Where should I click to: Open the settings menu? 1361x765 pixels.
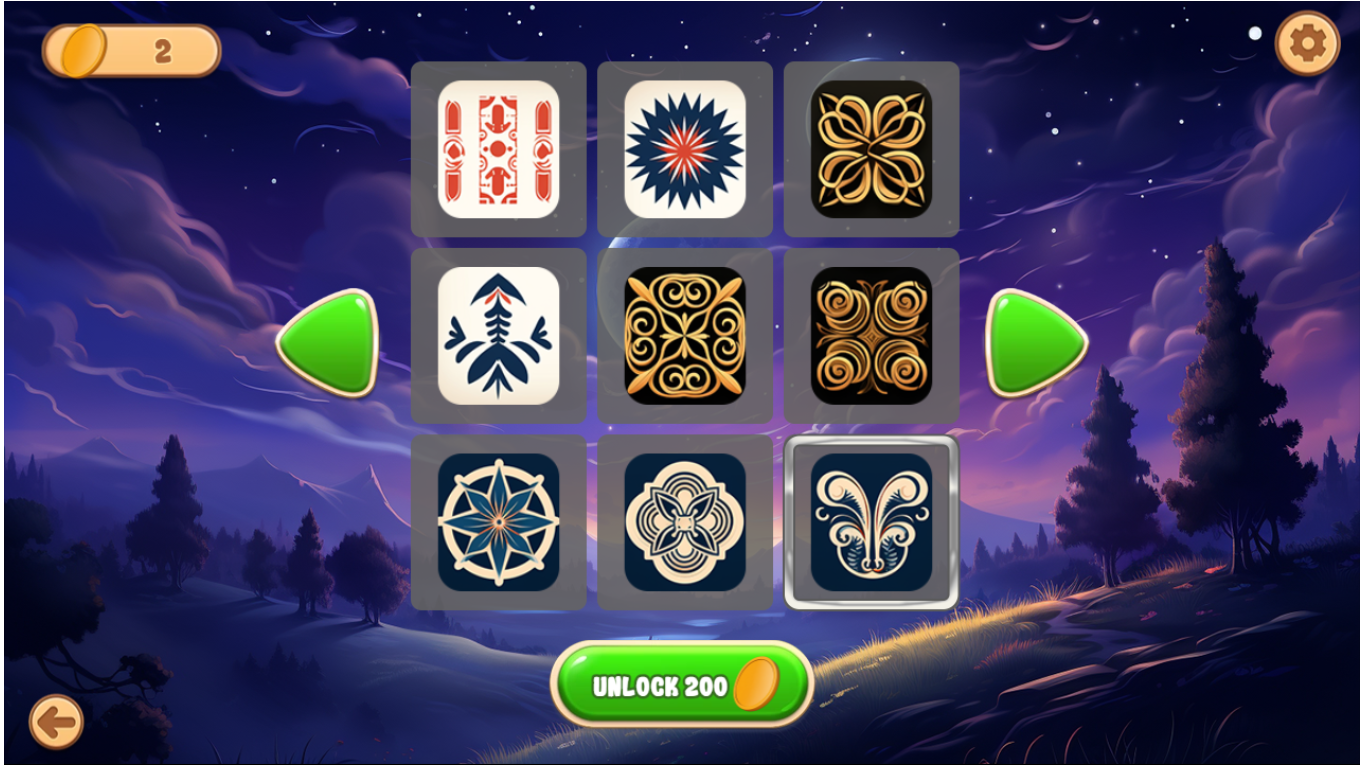[1308, 43]
